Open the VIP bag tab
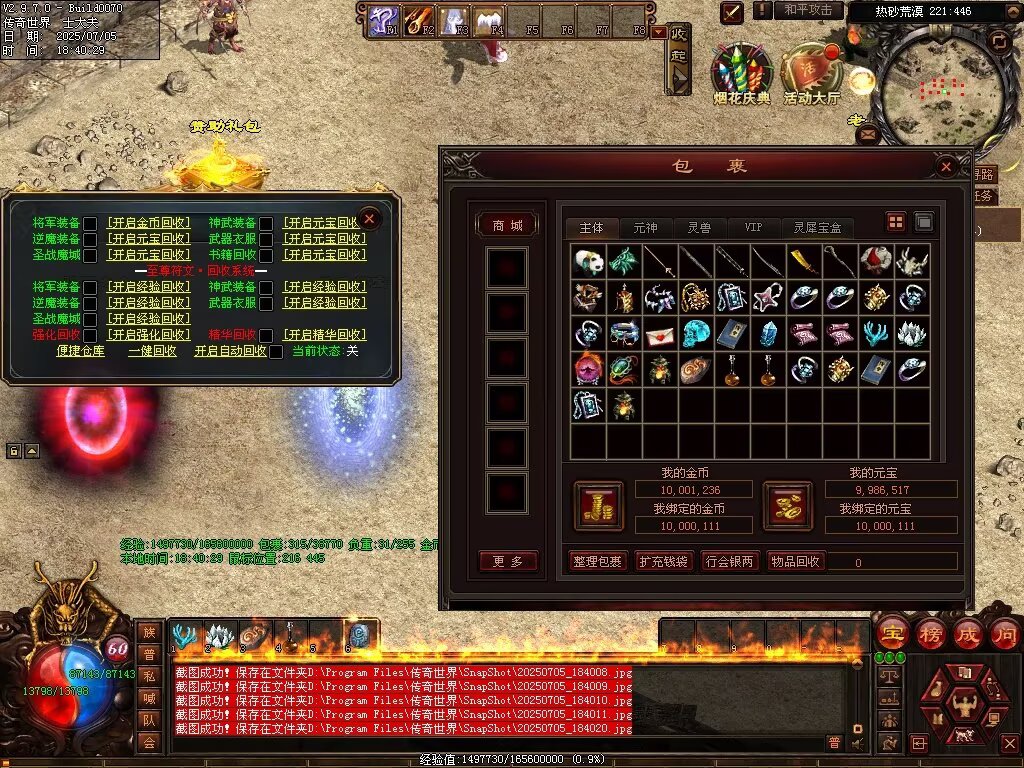 tap(753, 228)
